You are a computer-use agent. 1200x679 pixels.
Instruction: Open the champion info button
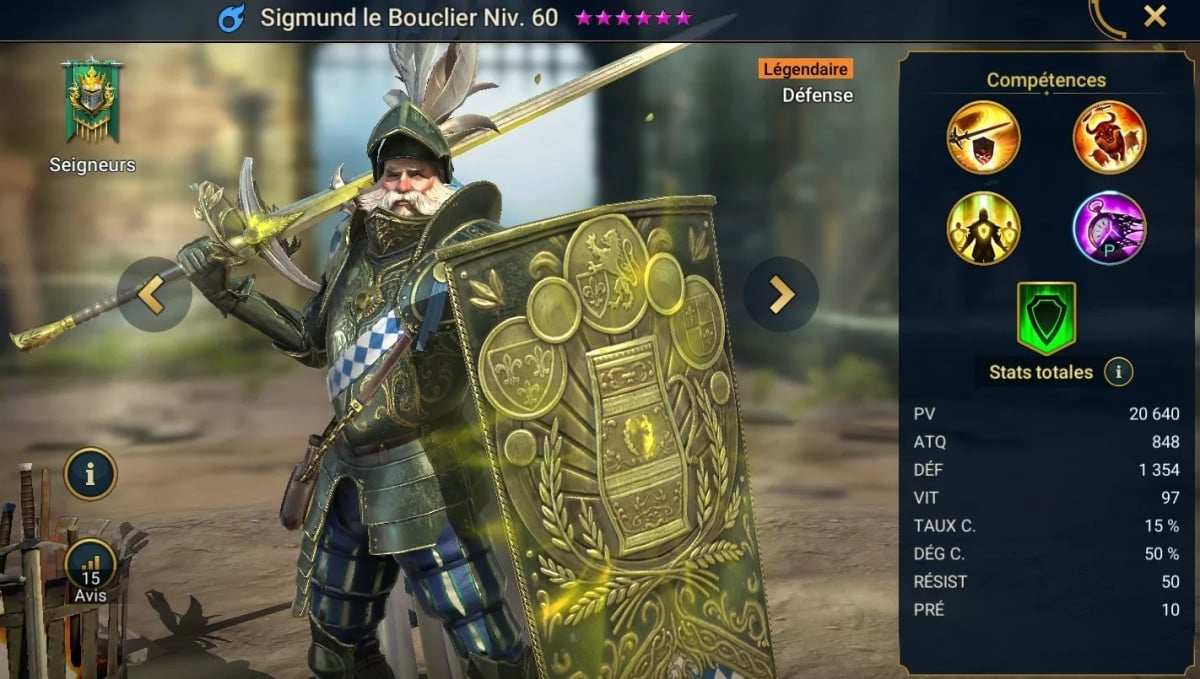point(91,474)
